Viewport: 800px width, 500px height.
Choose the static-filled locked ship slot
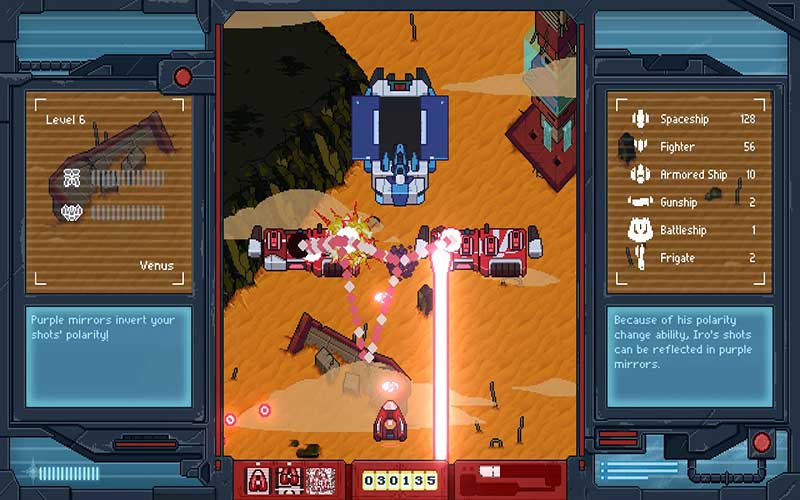pos(320,479)
